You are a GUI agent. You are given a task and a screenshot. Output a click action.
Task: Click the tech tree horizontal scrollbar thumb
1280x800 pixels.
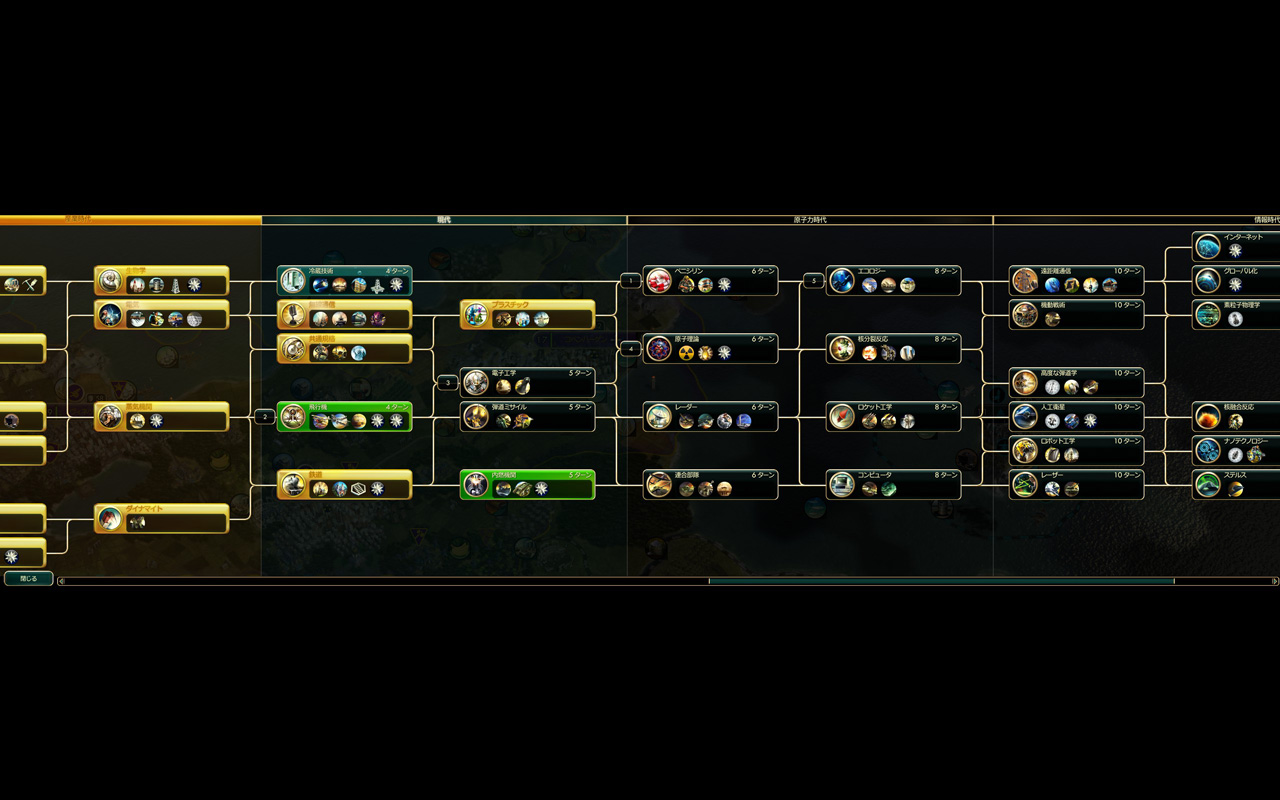coord(941,581)
